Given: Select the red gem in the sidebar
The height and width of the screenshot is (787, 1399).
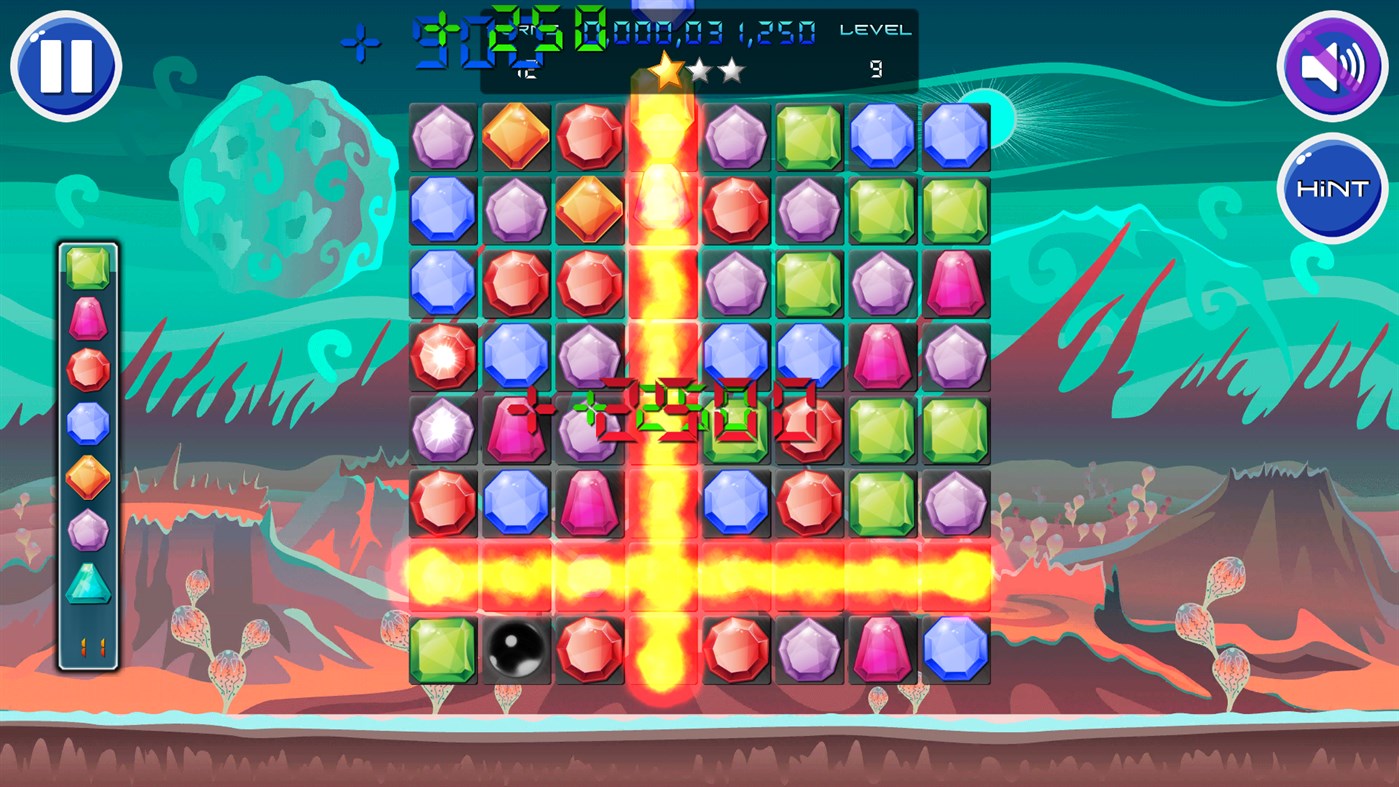Looking at the screenshot, I should tap(85, 371).
